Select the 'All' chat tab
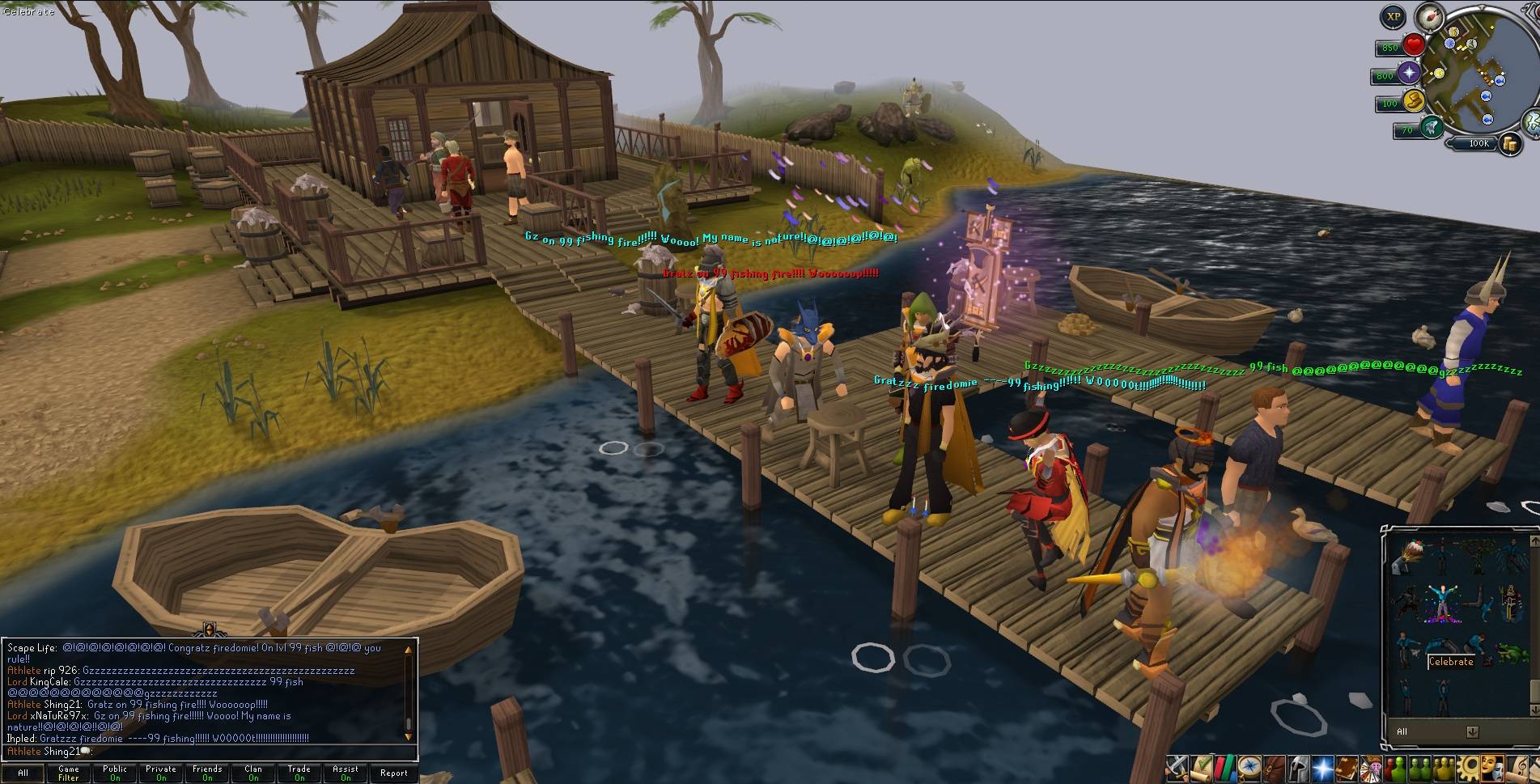The height and width of the screenshot is (784, 1540). point(23,773)
